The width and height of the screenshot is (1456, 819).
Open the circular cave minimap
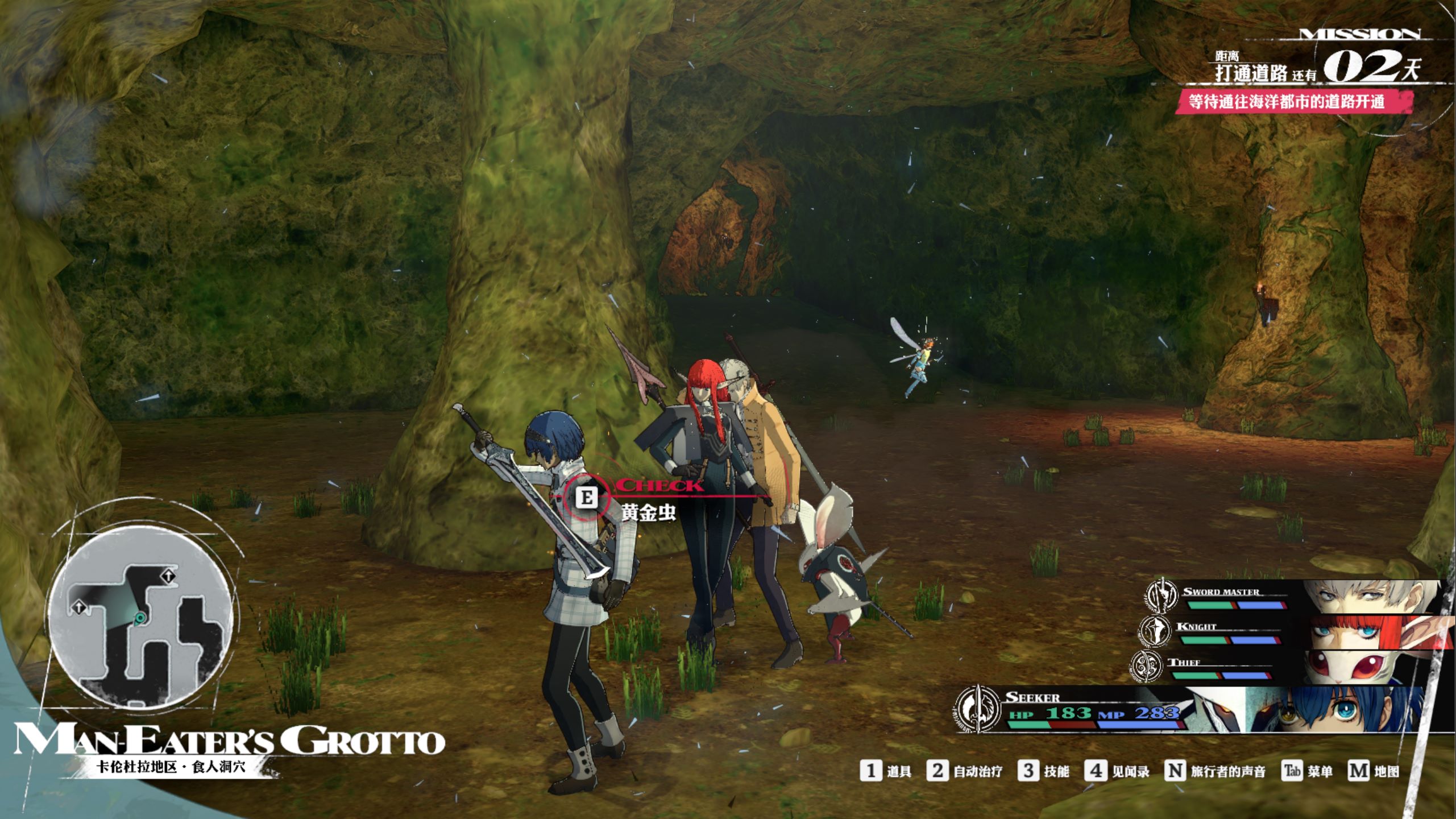[140, 618]
